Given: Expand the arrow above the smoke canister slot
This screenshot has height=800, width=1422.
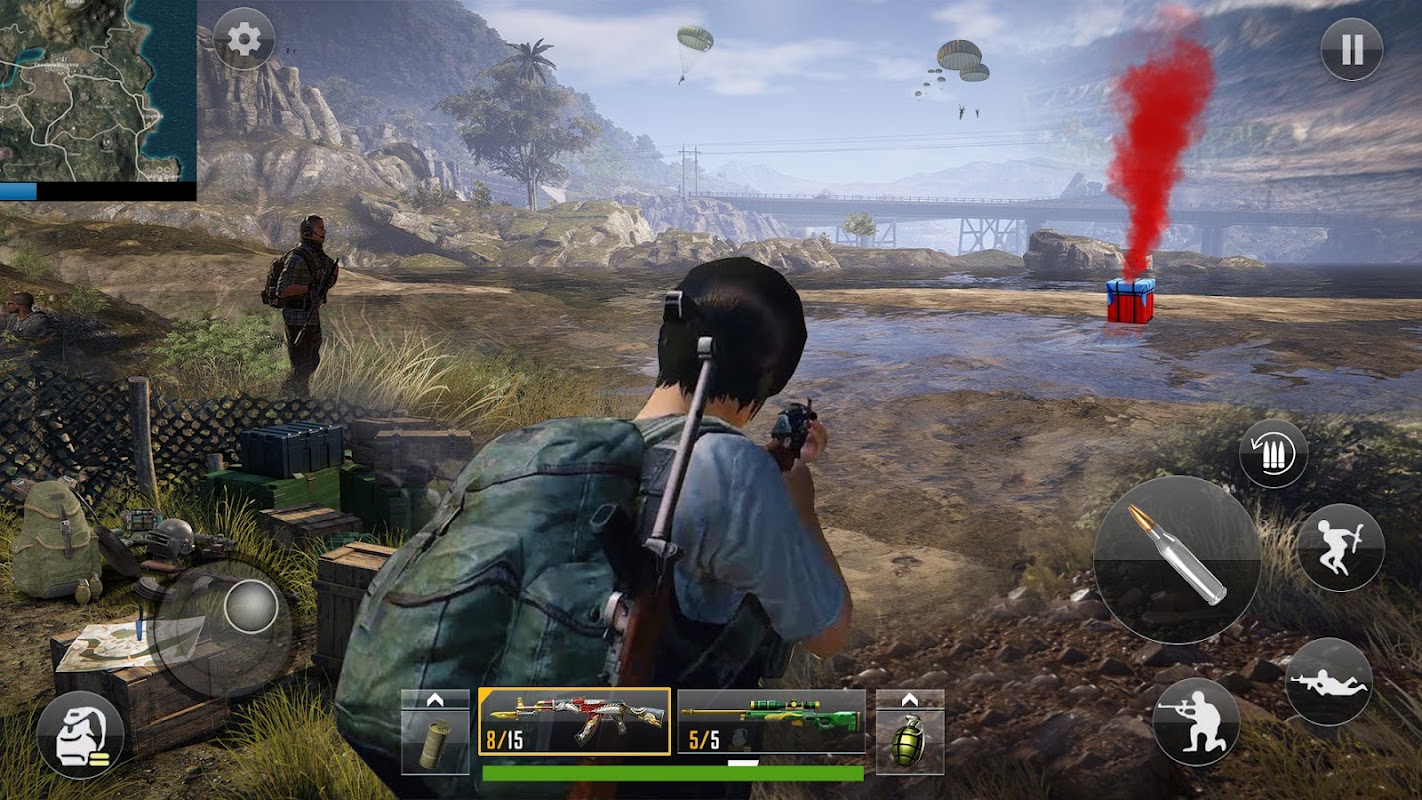Looking at the screenshot, I should click(435, 699).
